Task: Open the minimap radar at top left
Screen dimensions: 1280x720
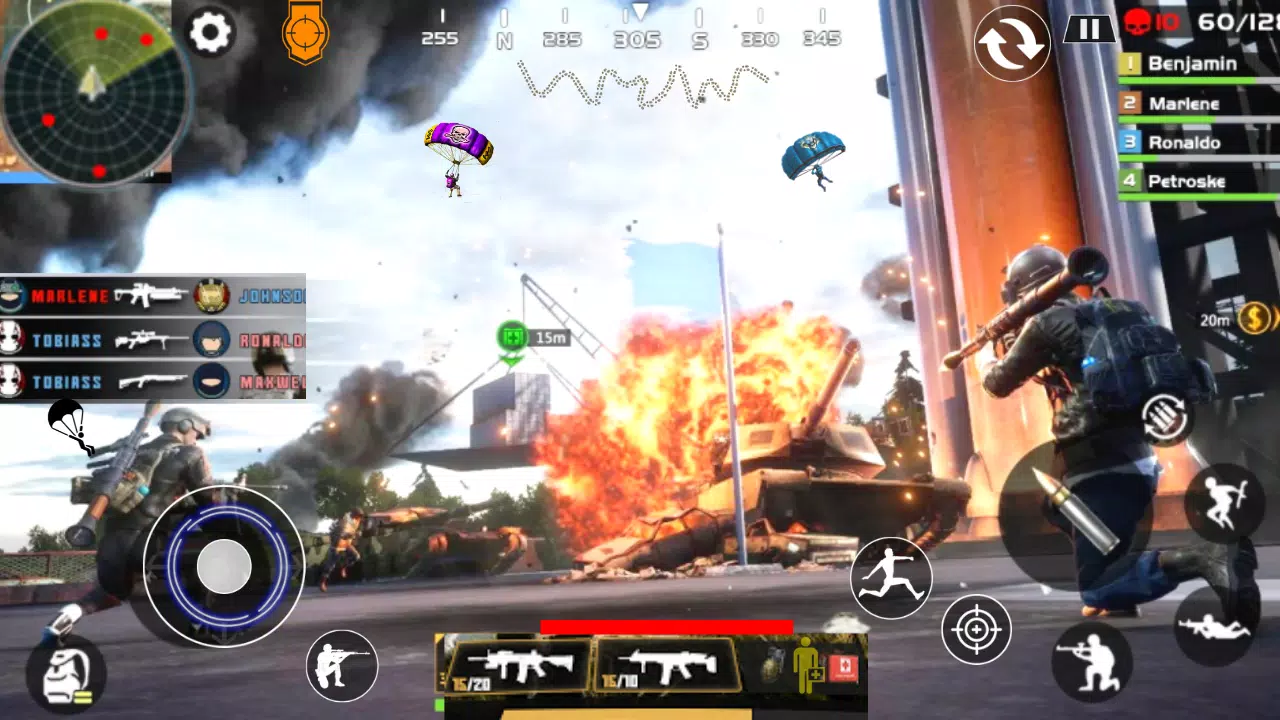Action: (90, 90)
